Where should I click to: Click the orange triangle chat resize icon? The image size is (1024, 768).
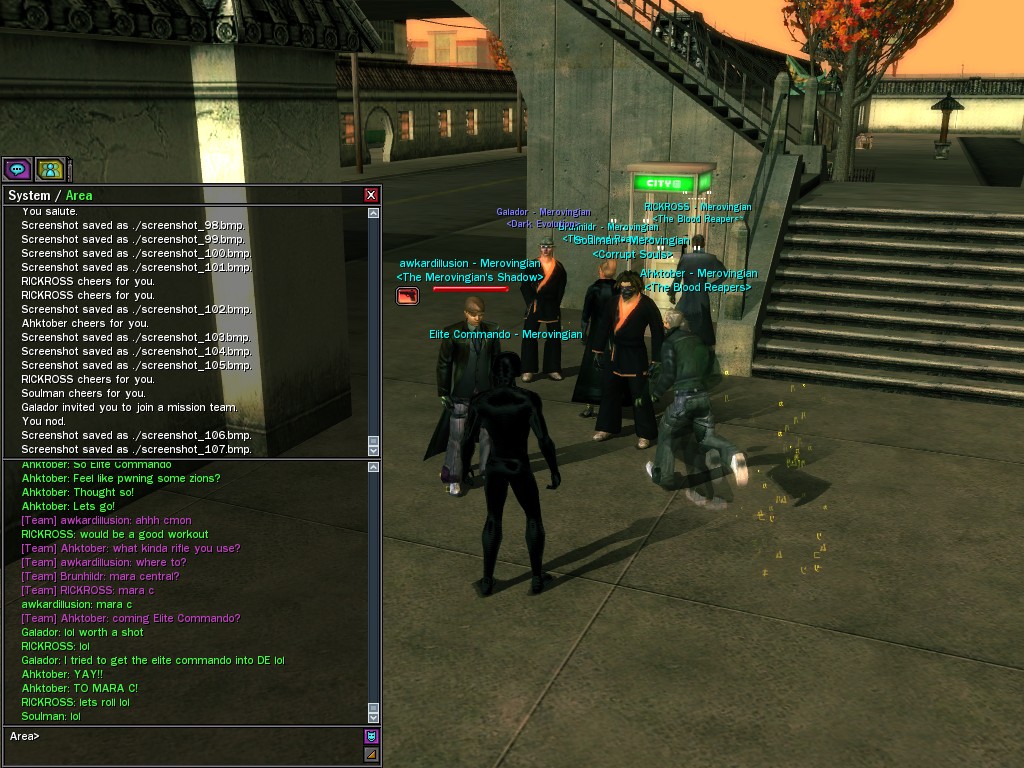[x=371, y=754]
